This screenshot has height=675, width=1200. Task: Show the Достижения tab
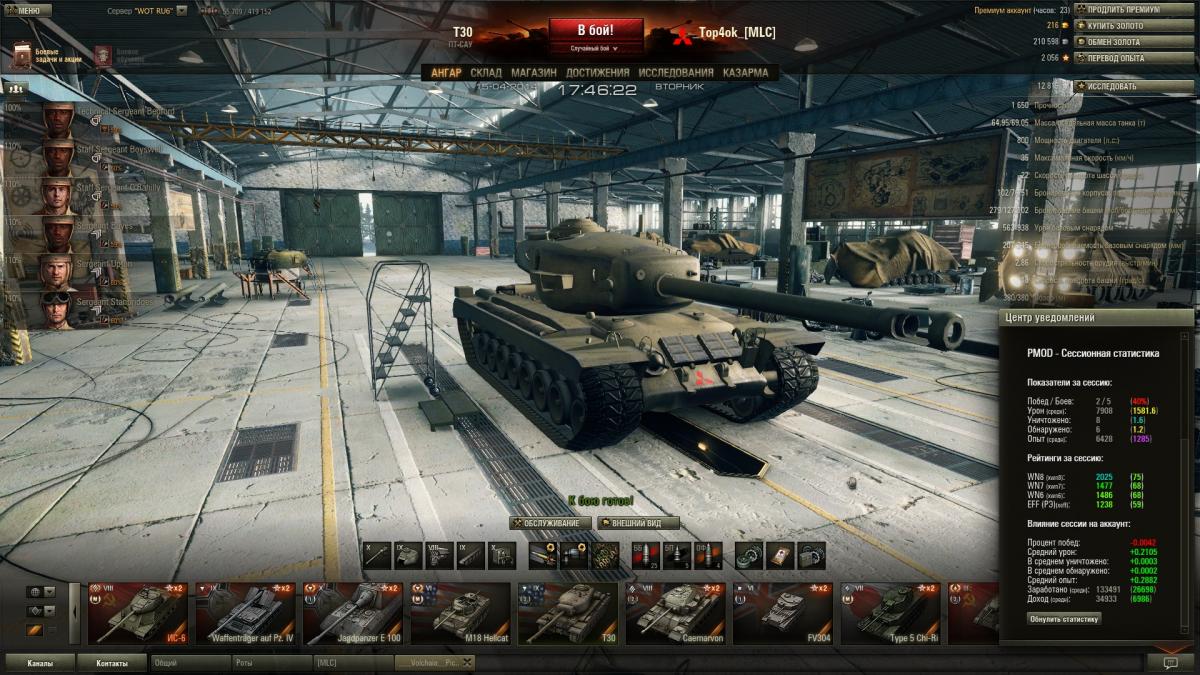click(597, 73)
